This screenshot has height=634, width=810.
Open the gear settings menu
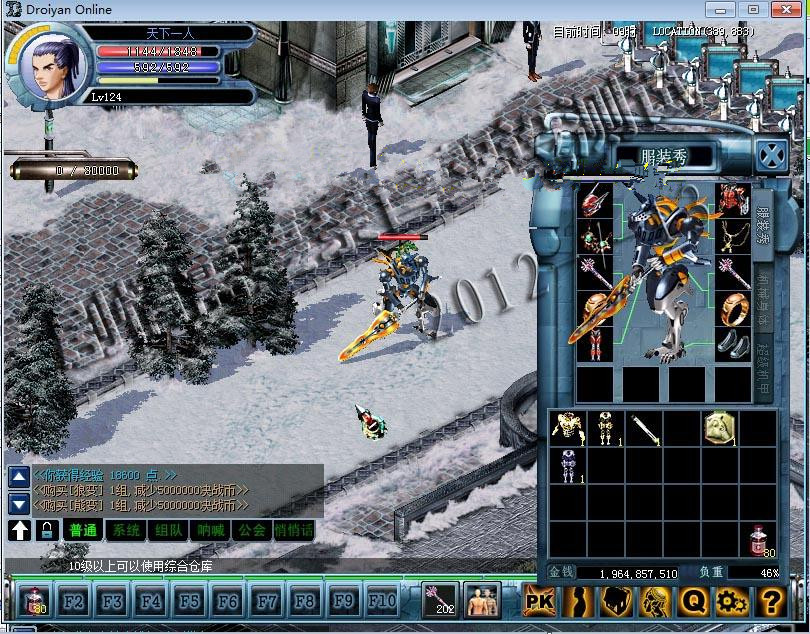[732, 601]
